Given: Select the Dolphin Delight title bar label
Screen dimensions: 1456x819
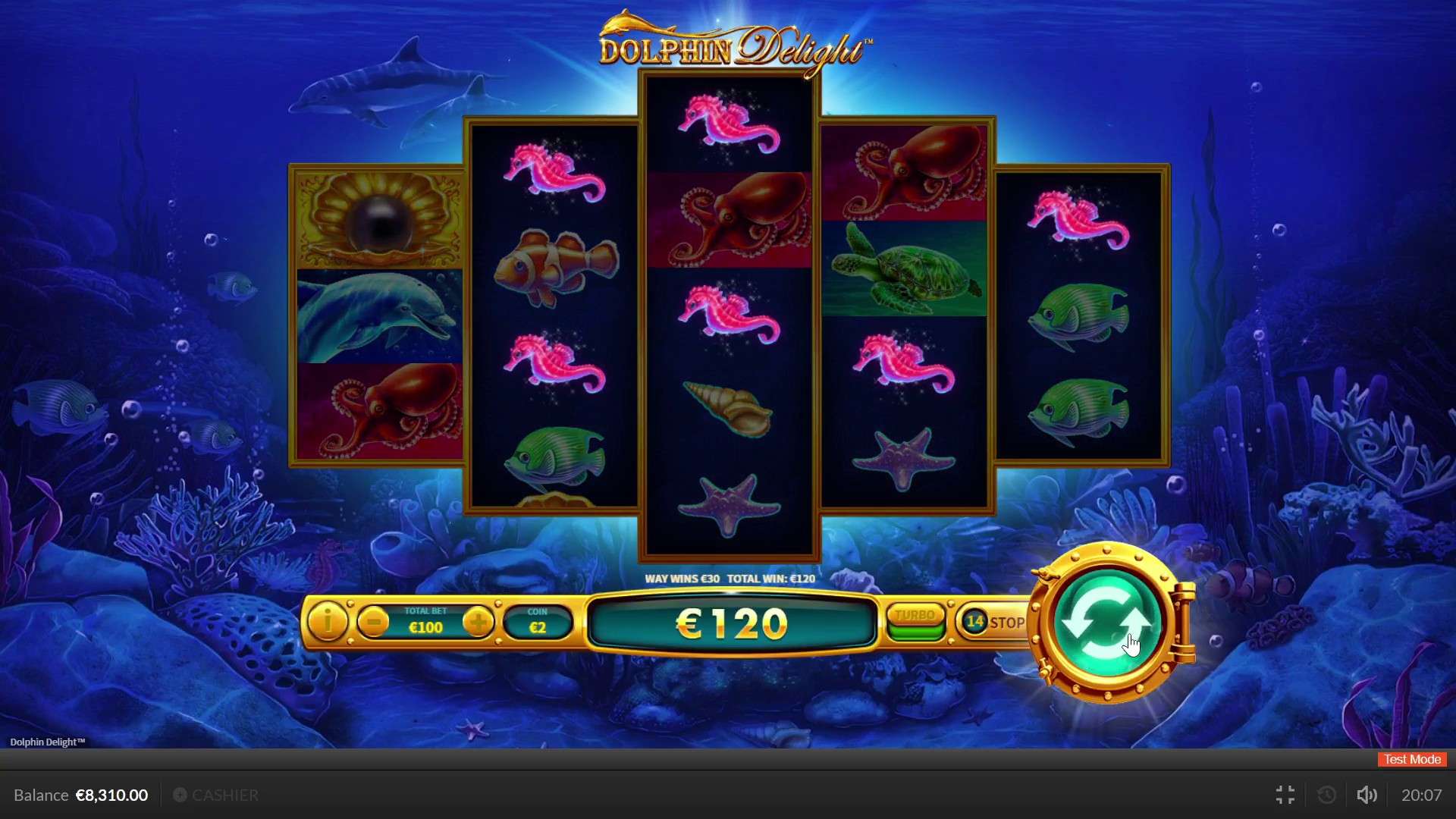Looking at the screenshot, I should (x=47, y=742).
